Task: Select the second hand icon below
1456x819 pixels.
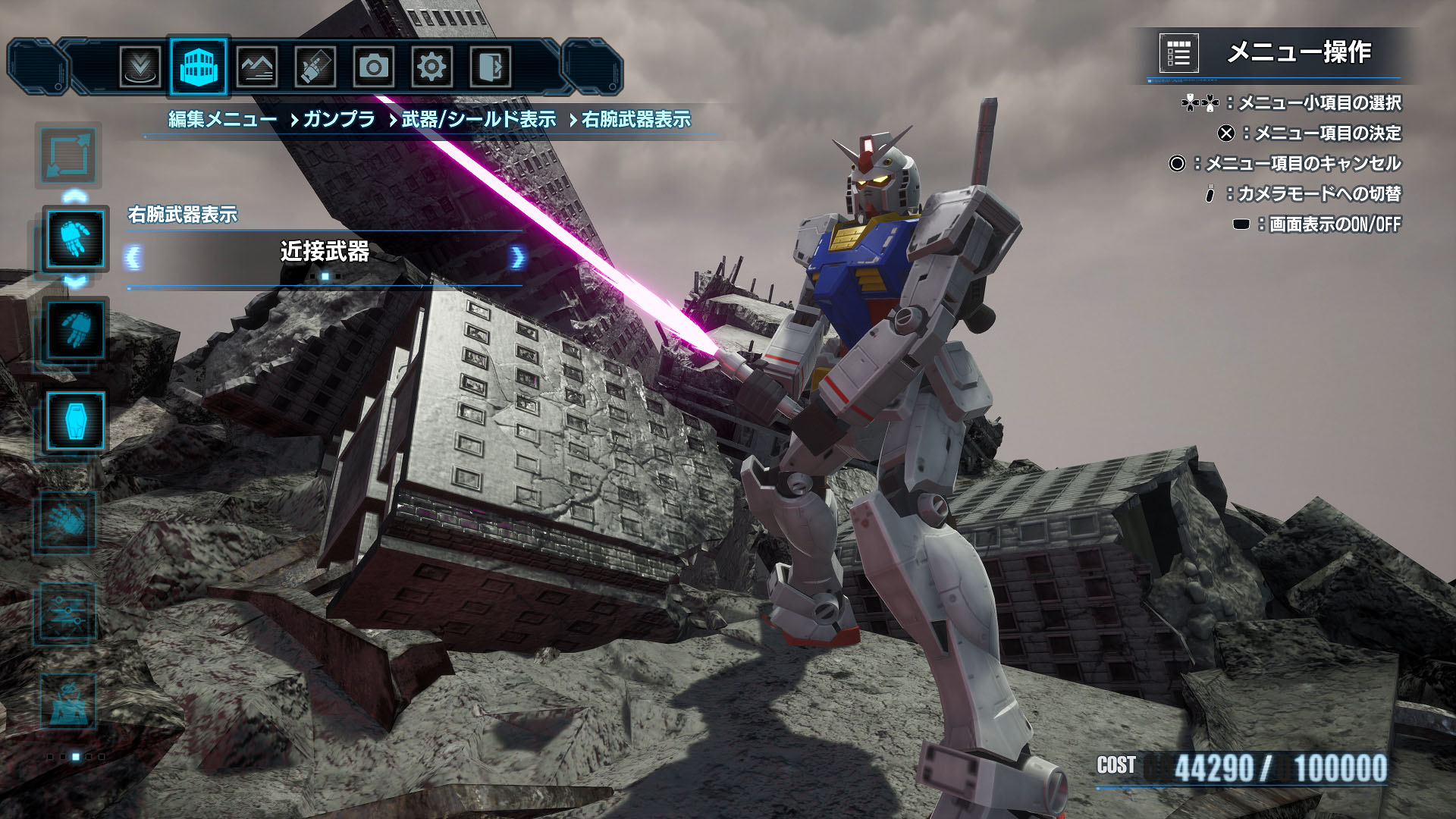Action: pos(75,330)
